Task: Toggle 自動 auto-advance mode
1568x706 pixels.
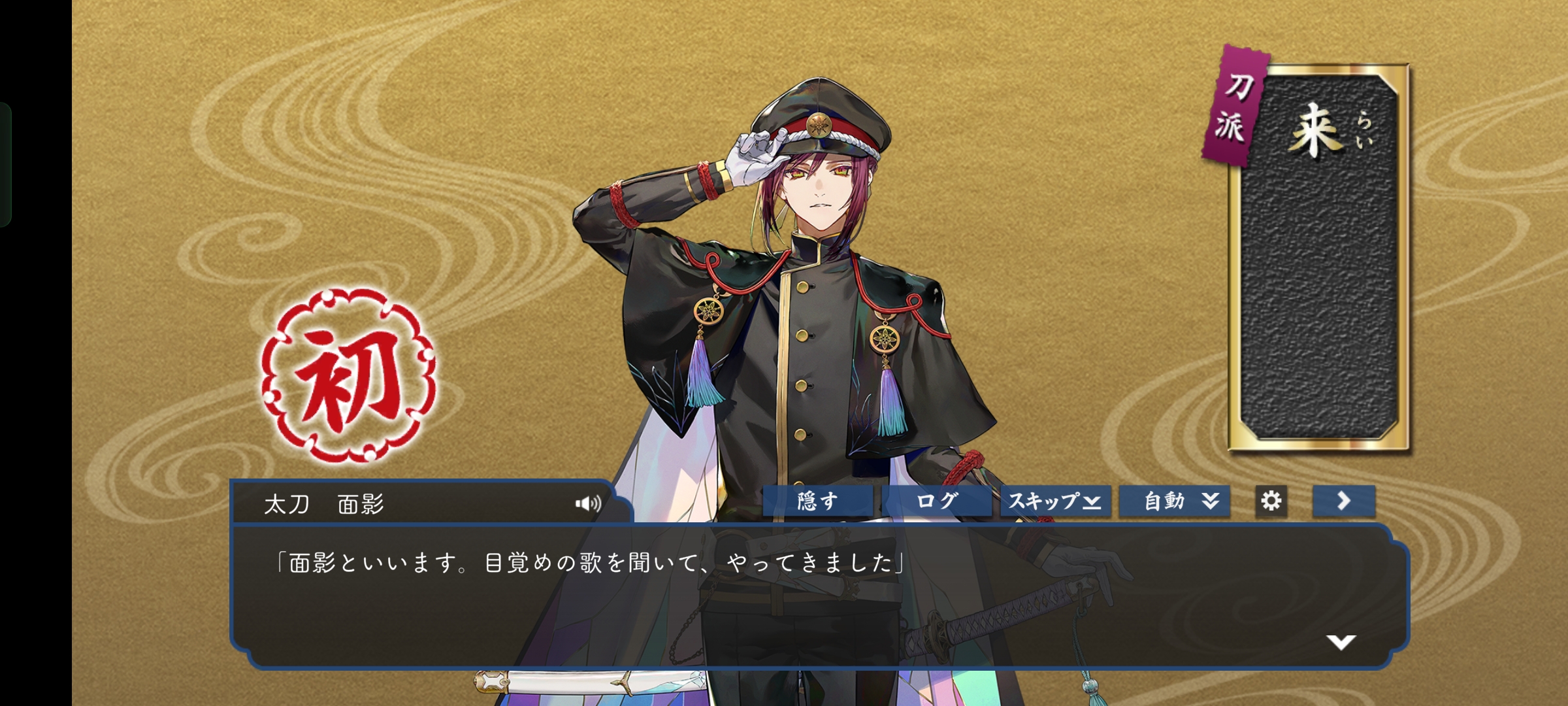Action: 1175,501
